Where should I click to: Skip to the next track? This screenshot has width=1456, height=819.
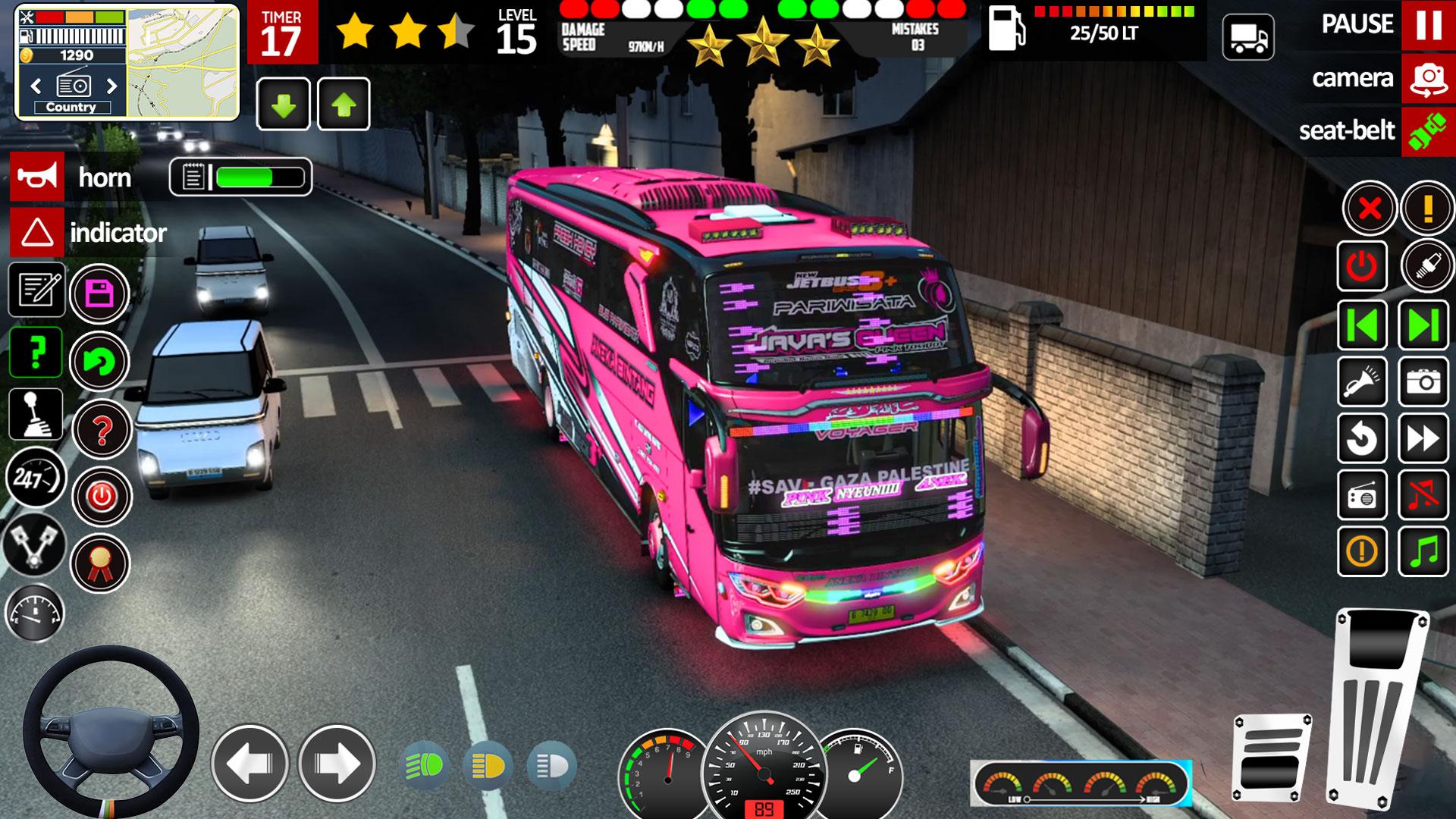pos(1423,326)
